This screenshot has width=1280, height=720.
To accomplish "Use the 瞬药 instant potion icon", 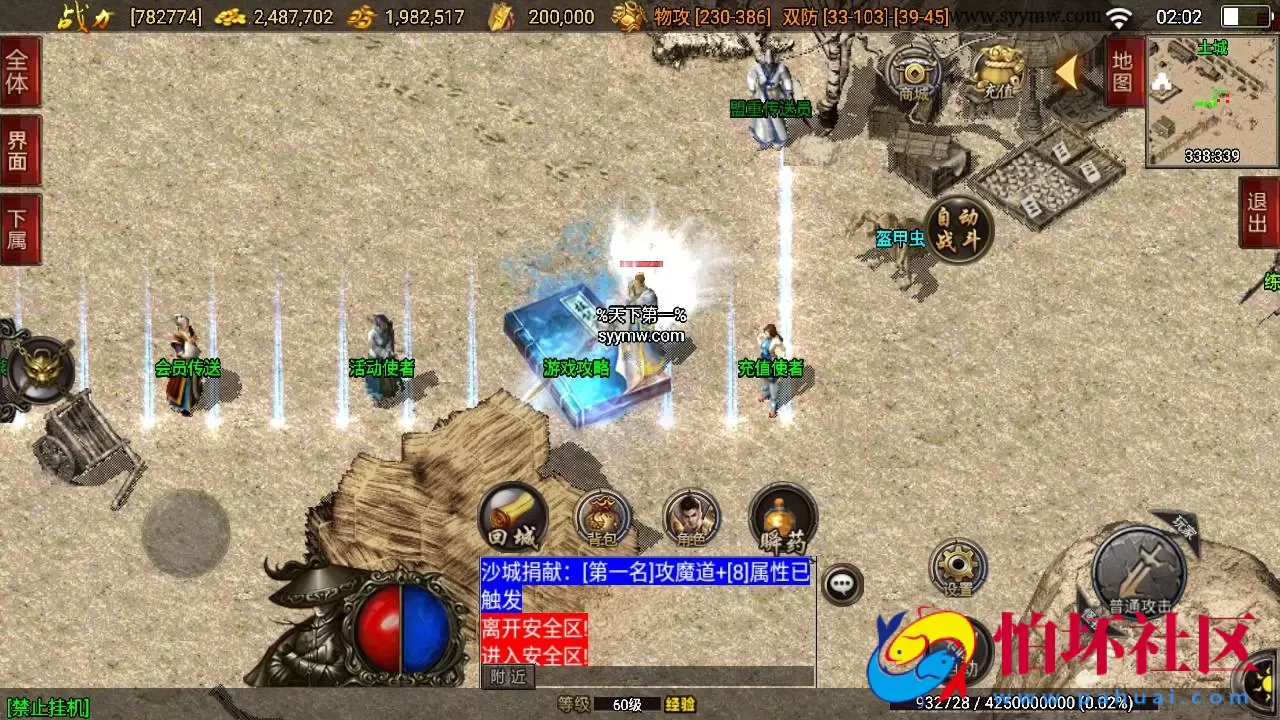I will (x=782, y=518).
